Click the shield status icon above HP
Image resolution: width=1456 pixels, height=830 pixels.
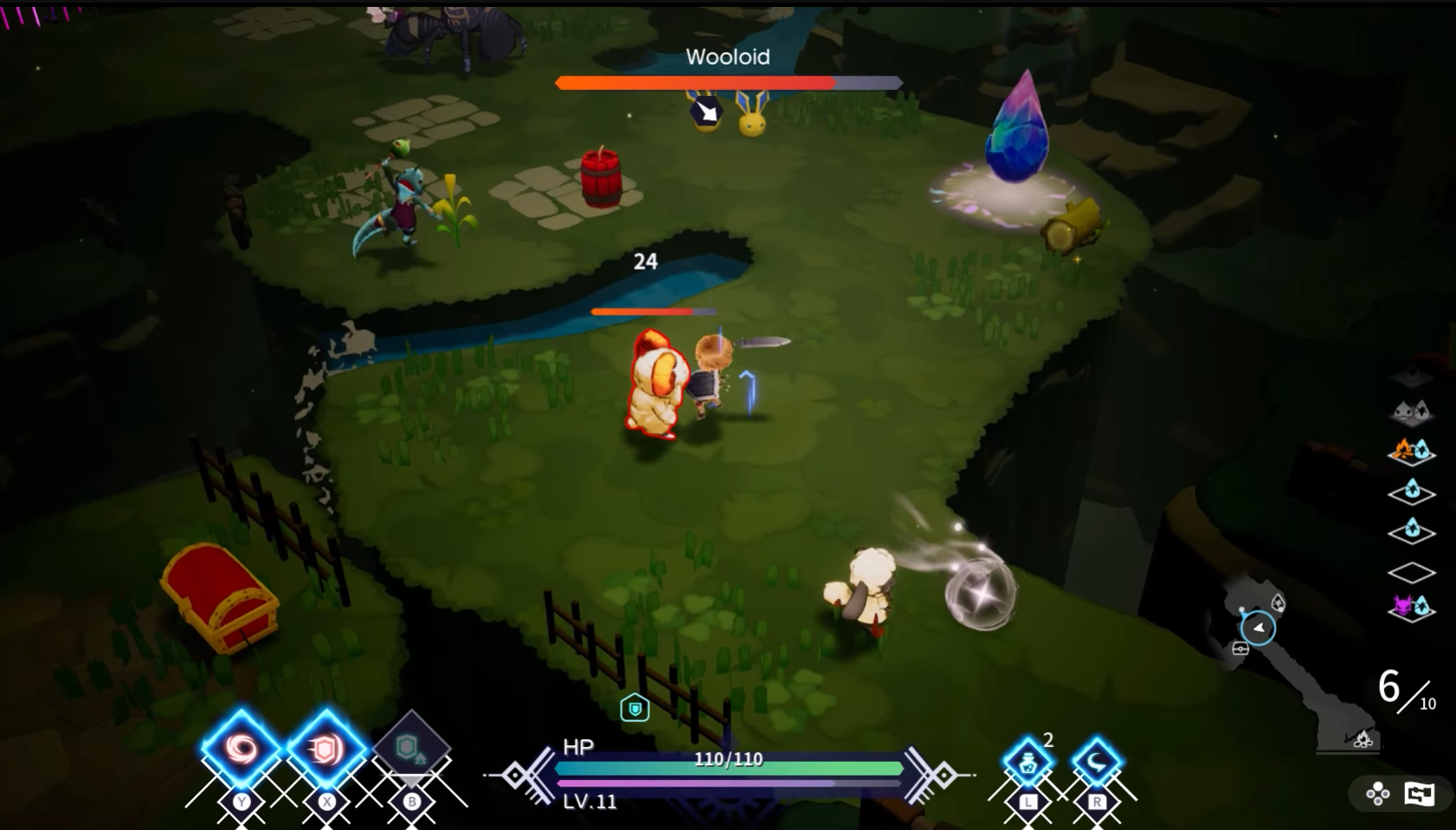pos(635,709)
